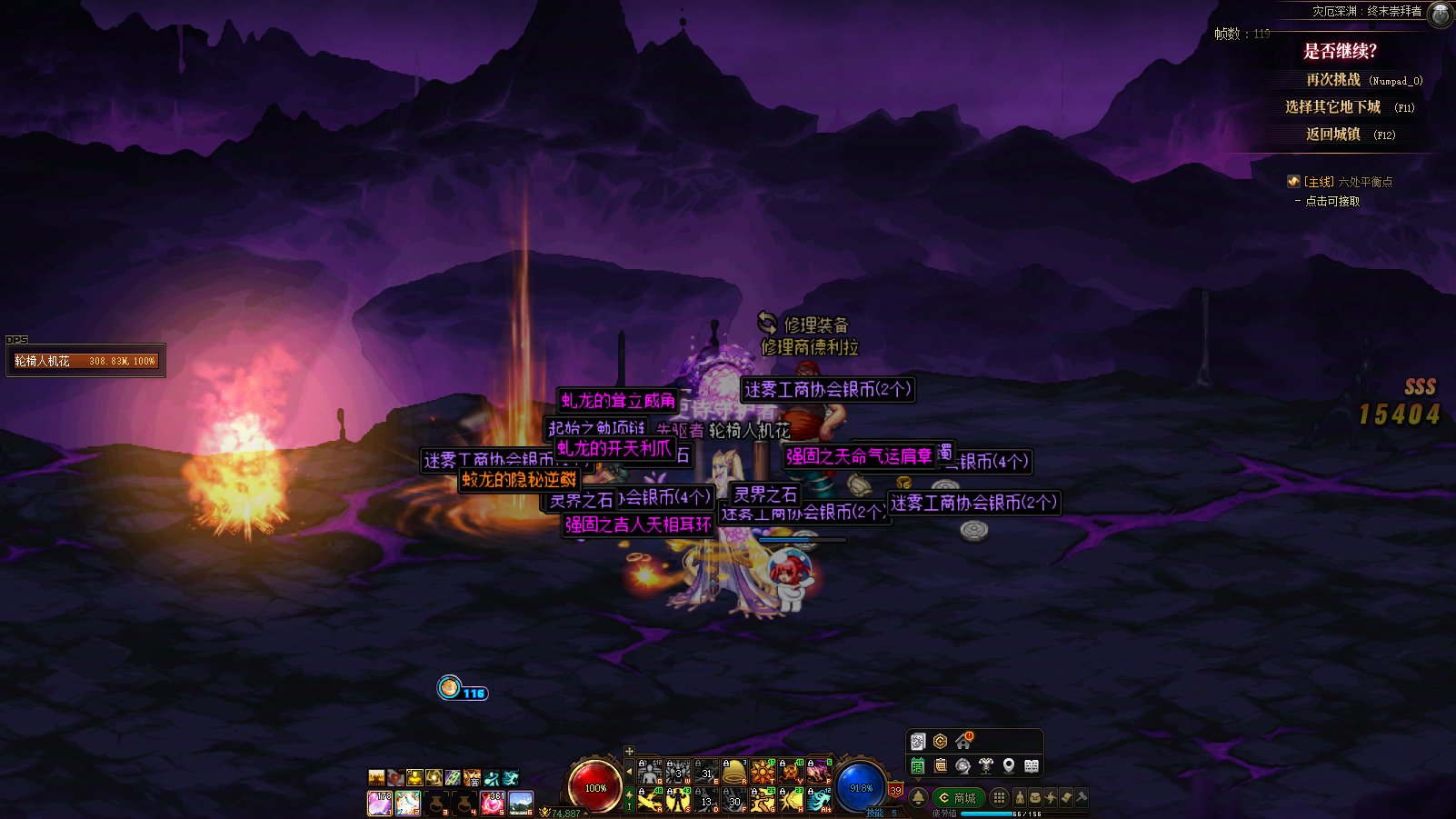Activate the golden bell skill on R
The image size is (1456, 819).
734,773
